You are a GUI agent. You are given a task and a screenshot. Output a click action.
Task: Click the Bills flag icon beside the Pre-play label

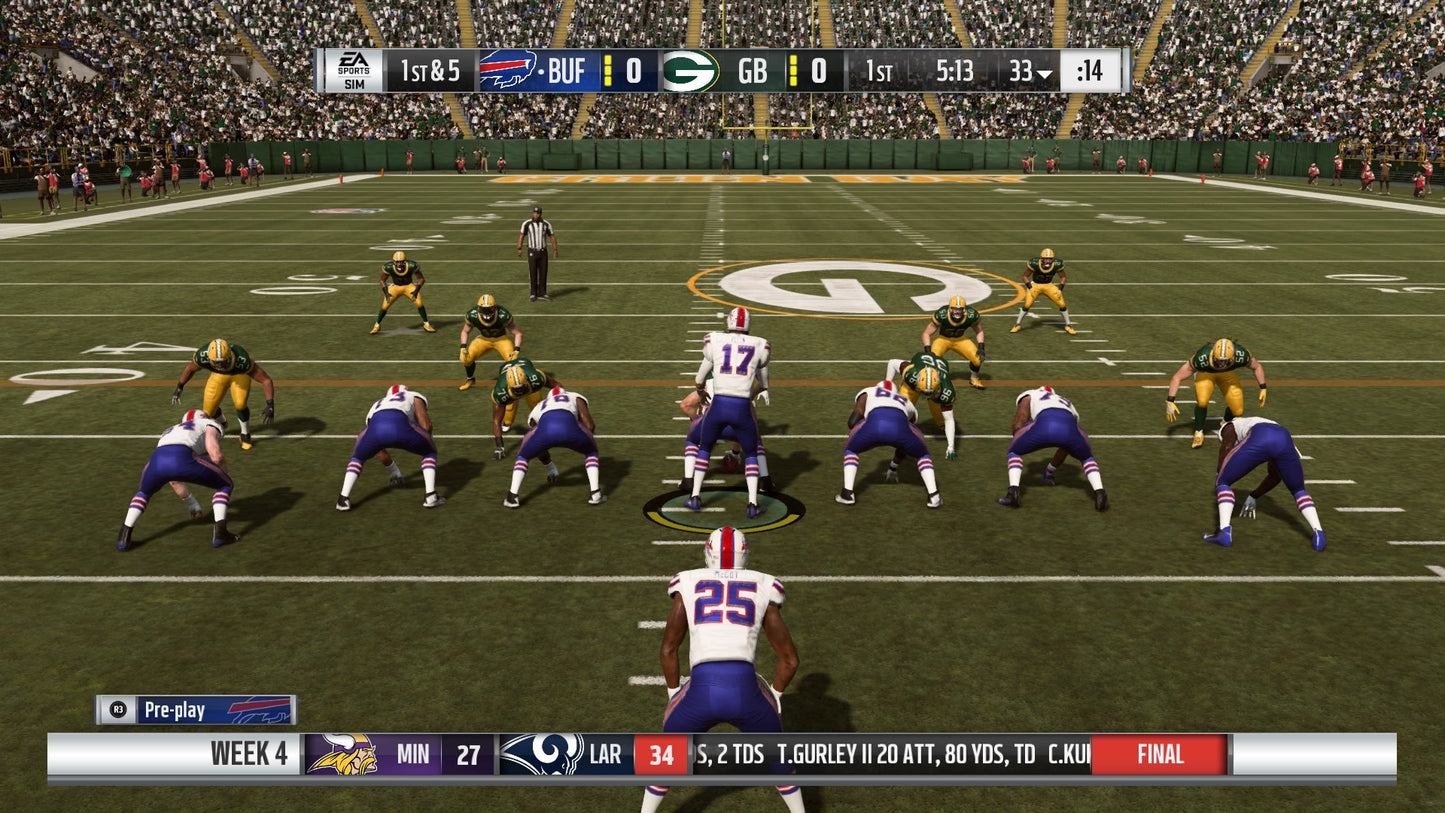click(258, 709)
